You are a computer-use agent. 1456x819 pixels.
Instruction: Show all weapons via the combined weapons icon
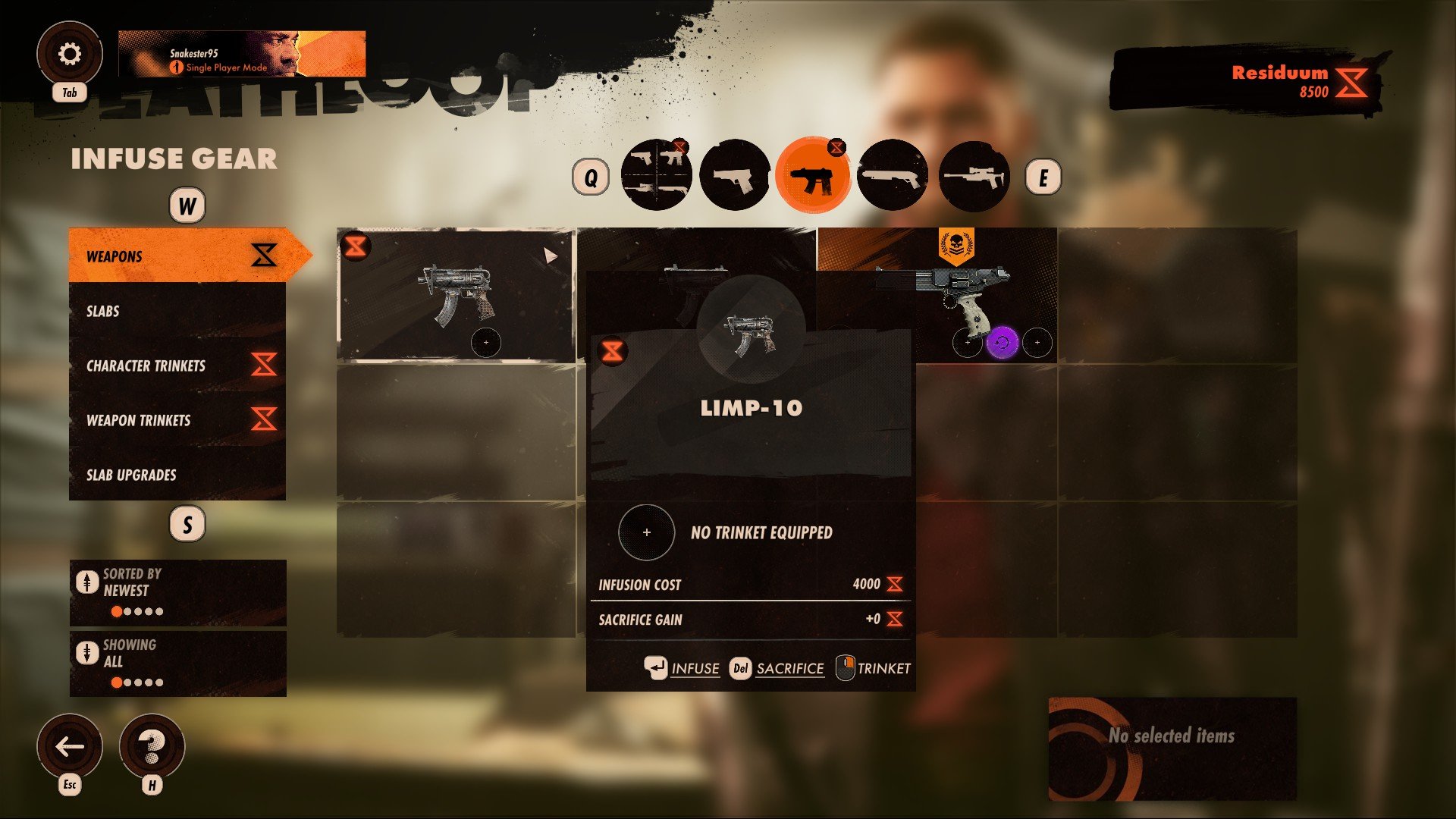tap(657, 175)
